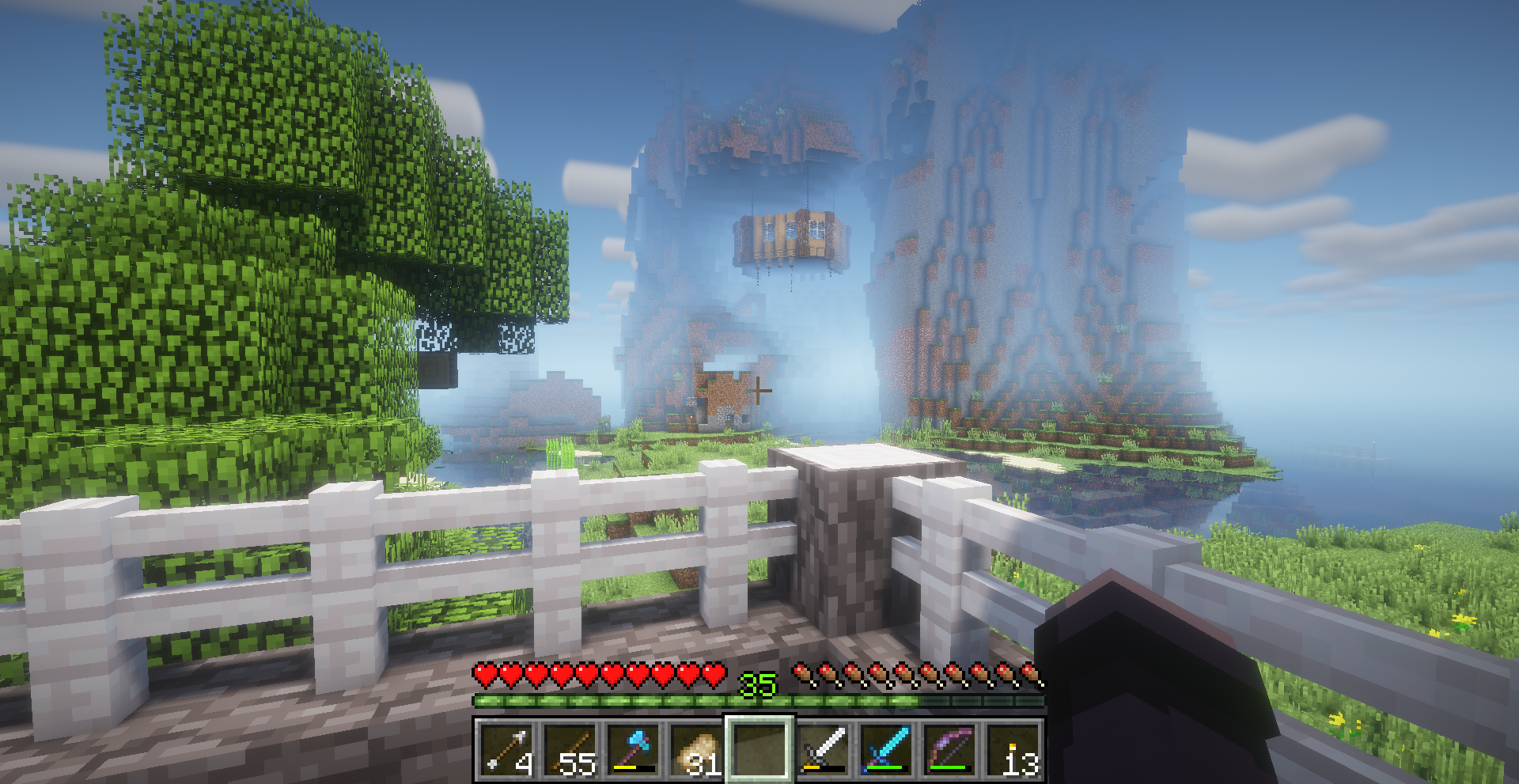Viewport: 1519px width, 784px height.
Task: Select the enchanted bow slot
Action: point(949,749)
